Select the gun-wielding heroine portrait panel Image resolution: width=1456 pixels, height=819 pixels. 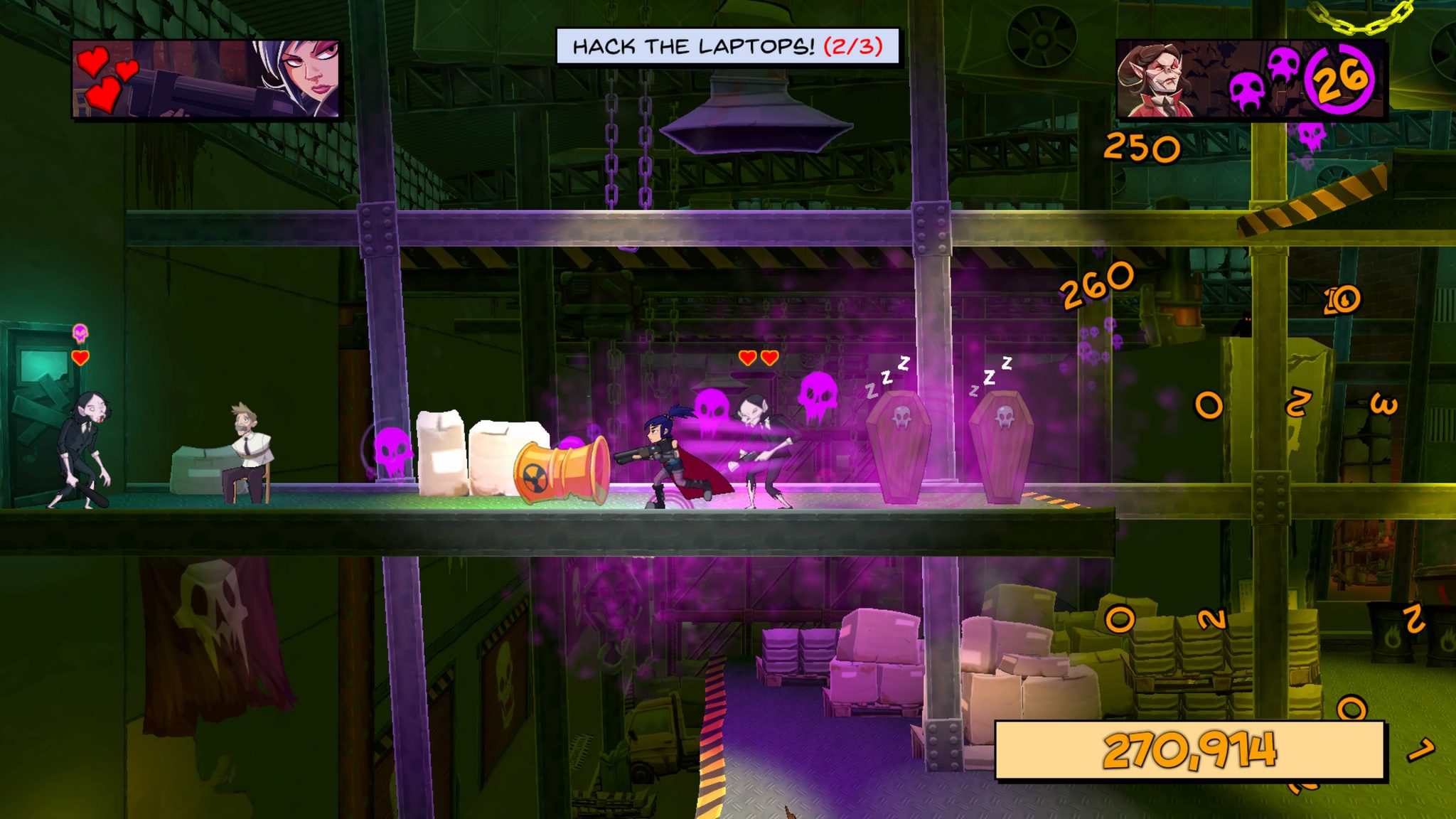pyautogui.click(x=206, y=78)
